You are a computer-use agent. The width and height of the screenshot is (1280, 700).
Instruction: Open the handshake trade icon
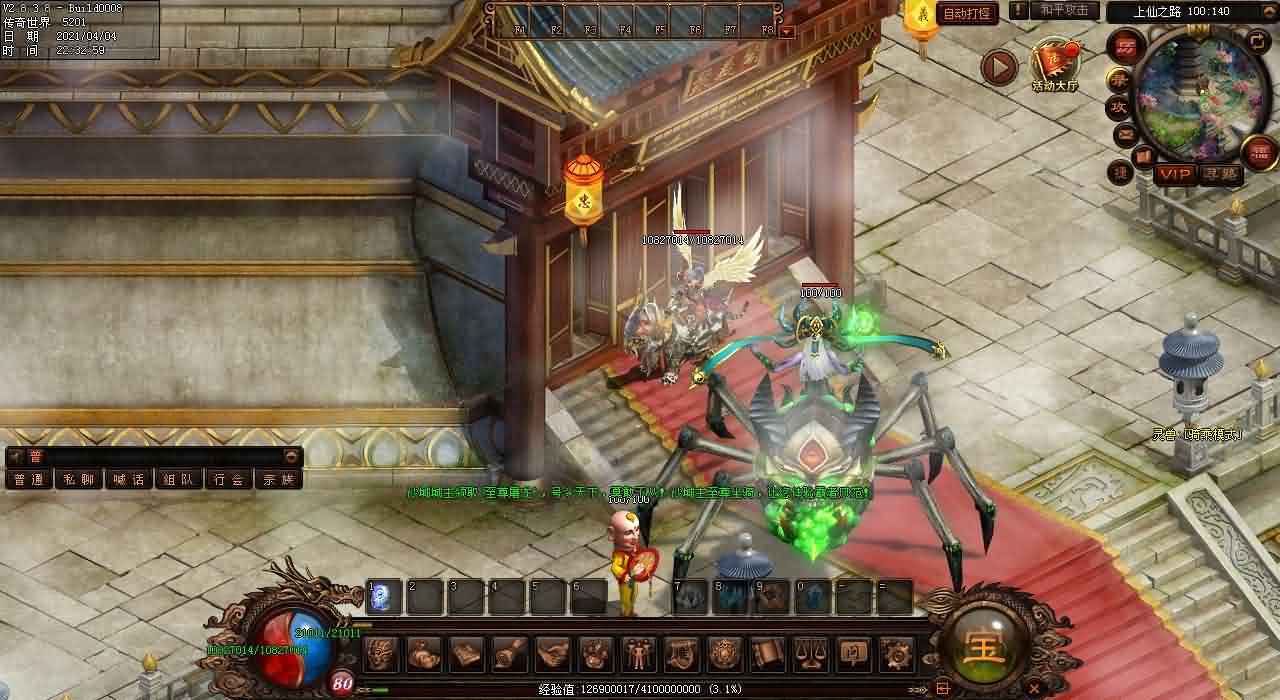point(552,654)
